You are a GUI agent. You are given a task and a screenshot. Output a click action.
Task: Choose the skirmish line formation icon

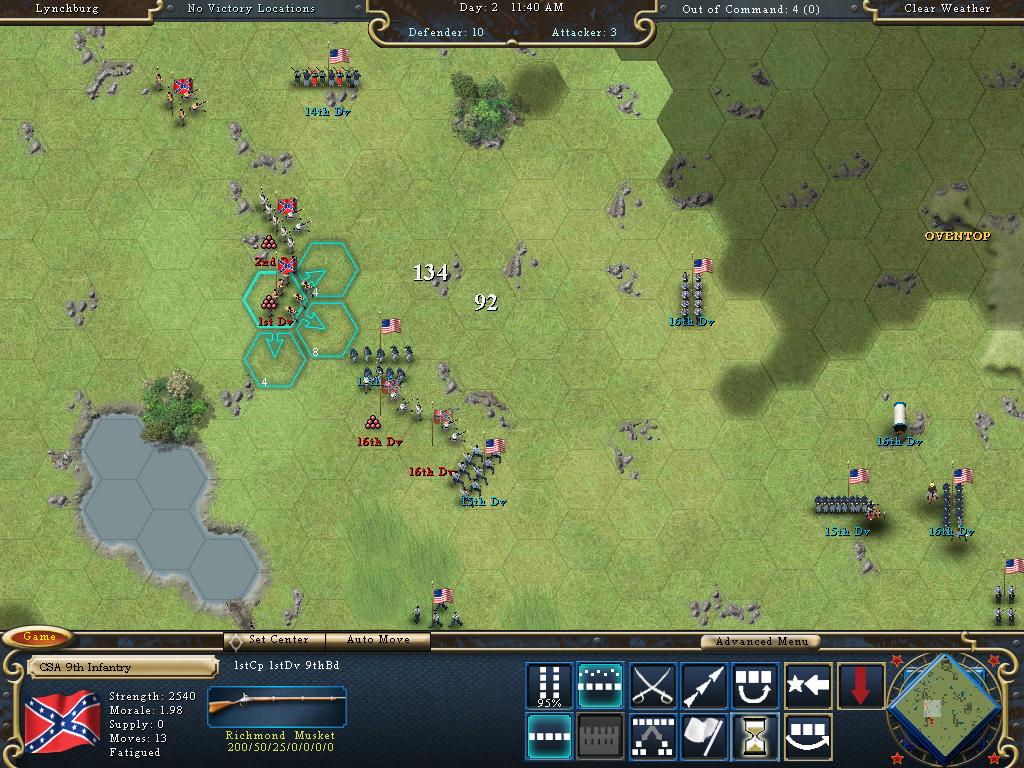click(x=600, y=686)
